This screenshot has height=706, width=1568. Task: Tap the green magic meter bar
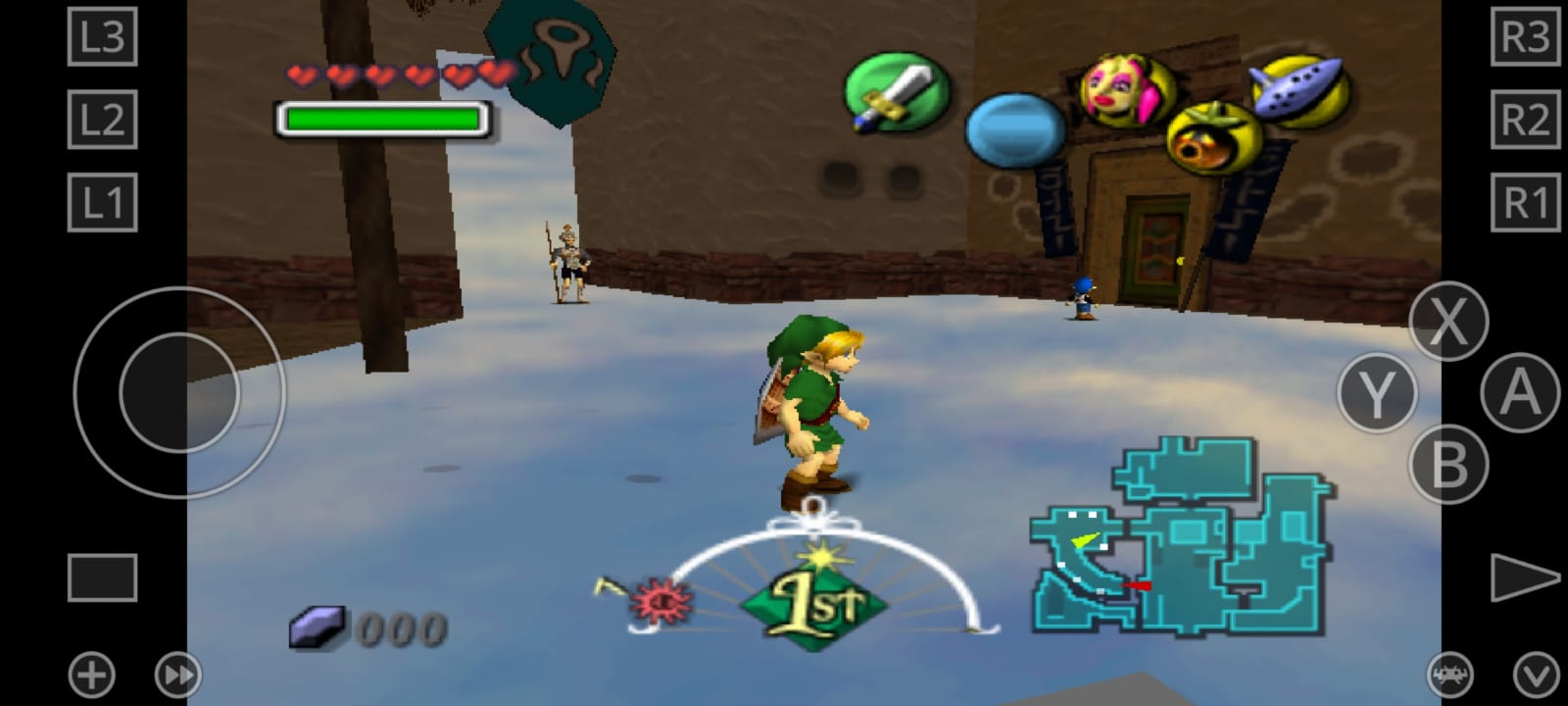coord(382,118)
